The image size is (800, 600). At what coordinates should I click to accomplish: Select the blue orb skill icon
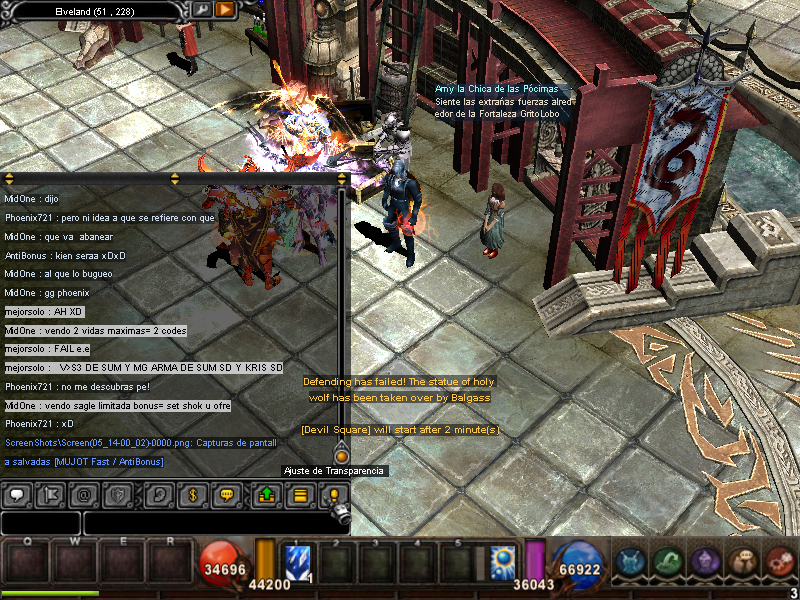pyautogui.click(x=502, y=561)
